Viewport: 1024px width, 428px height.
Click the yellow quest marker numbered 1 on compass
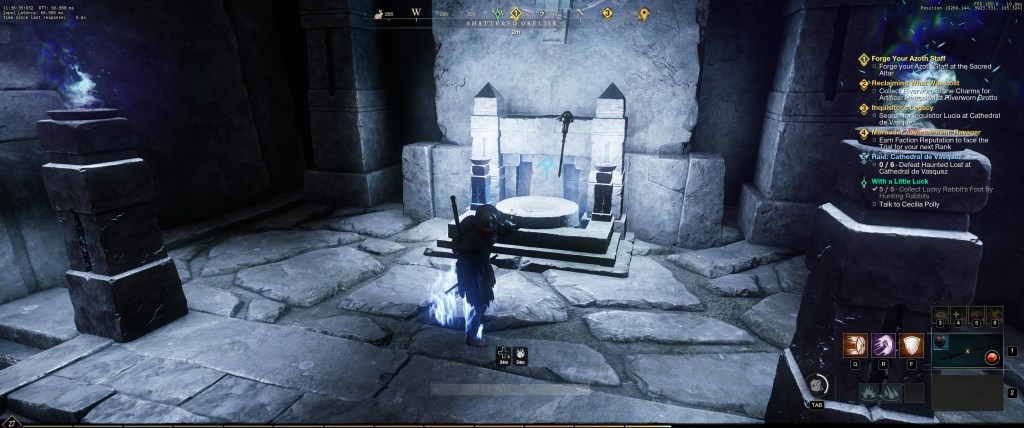516,13
